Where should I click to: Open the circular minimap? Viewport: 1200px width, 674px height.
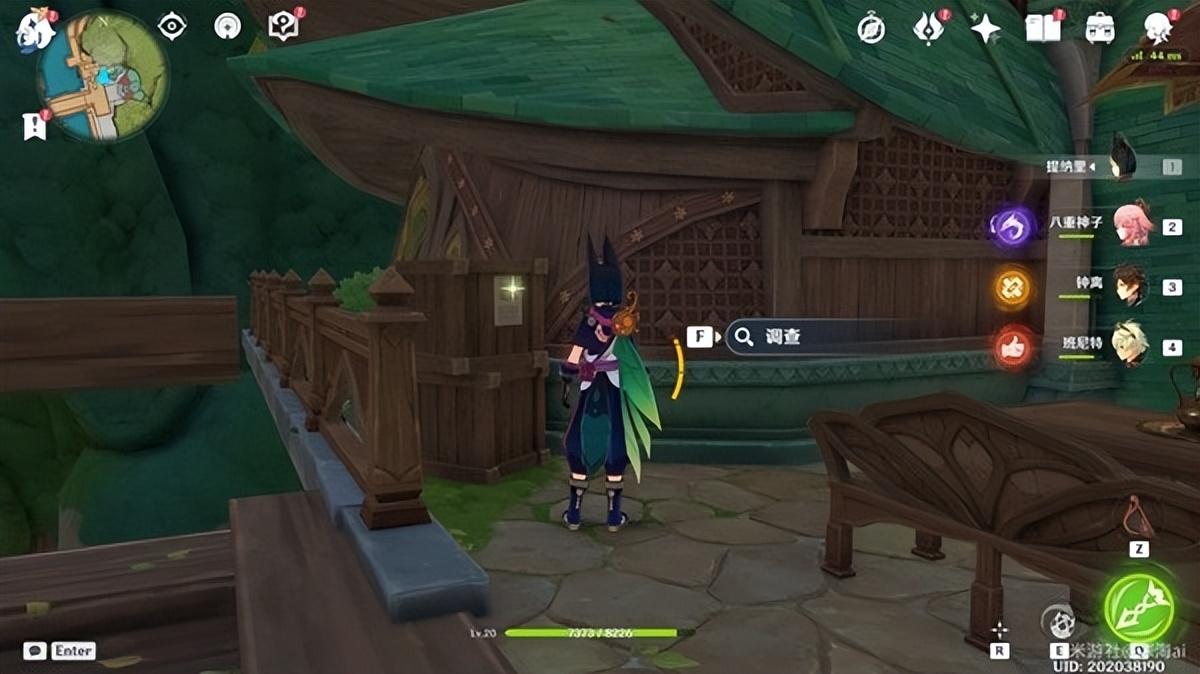[103, 77]
